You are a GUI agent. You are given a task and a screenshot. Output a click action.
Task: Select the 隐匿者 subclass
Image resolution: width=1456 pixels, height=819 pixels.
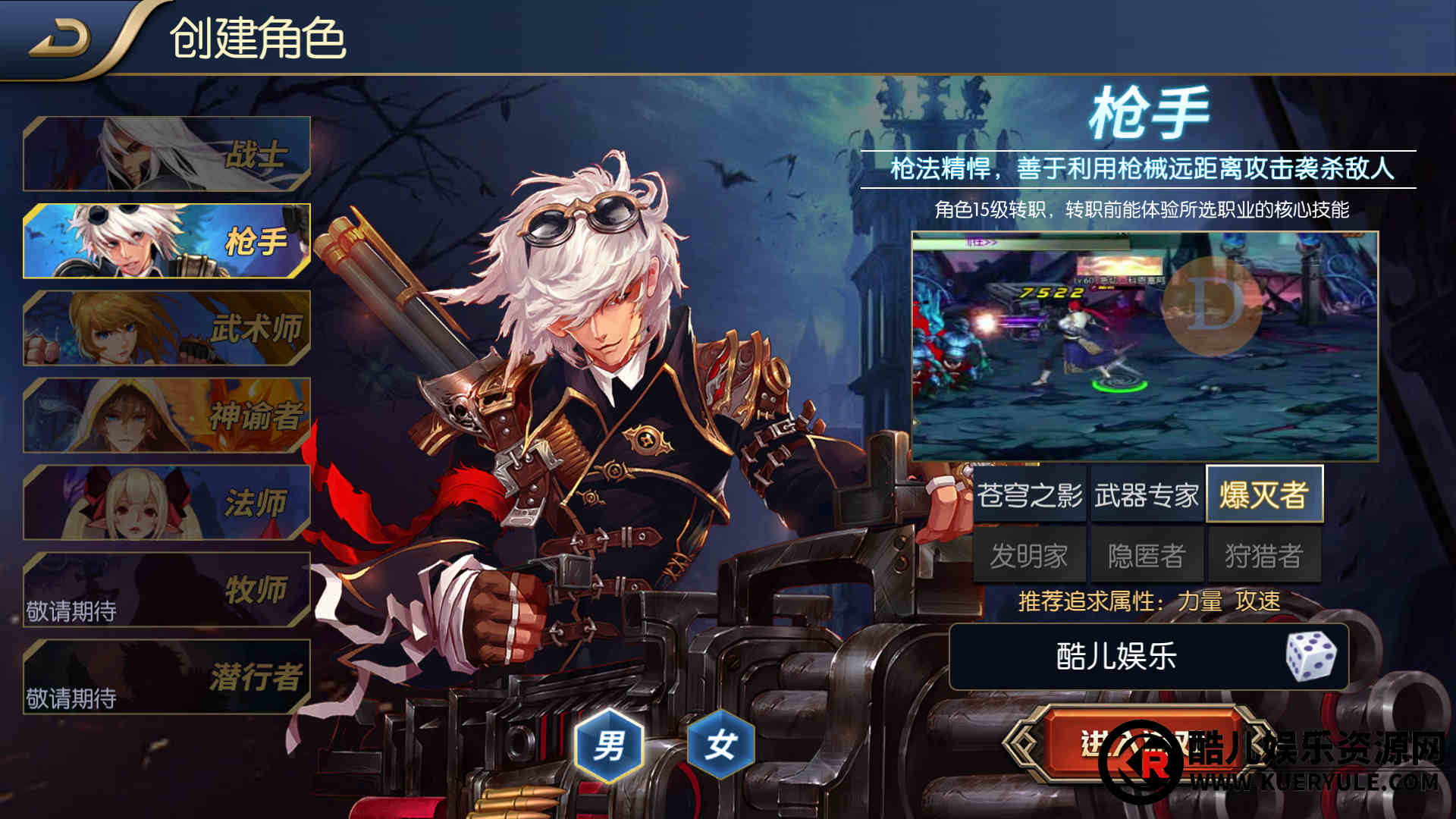coord(1146,556)
